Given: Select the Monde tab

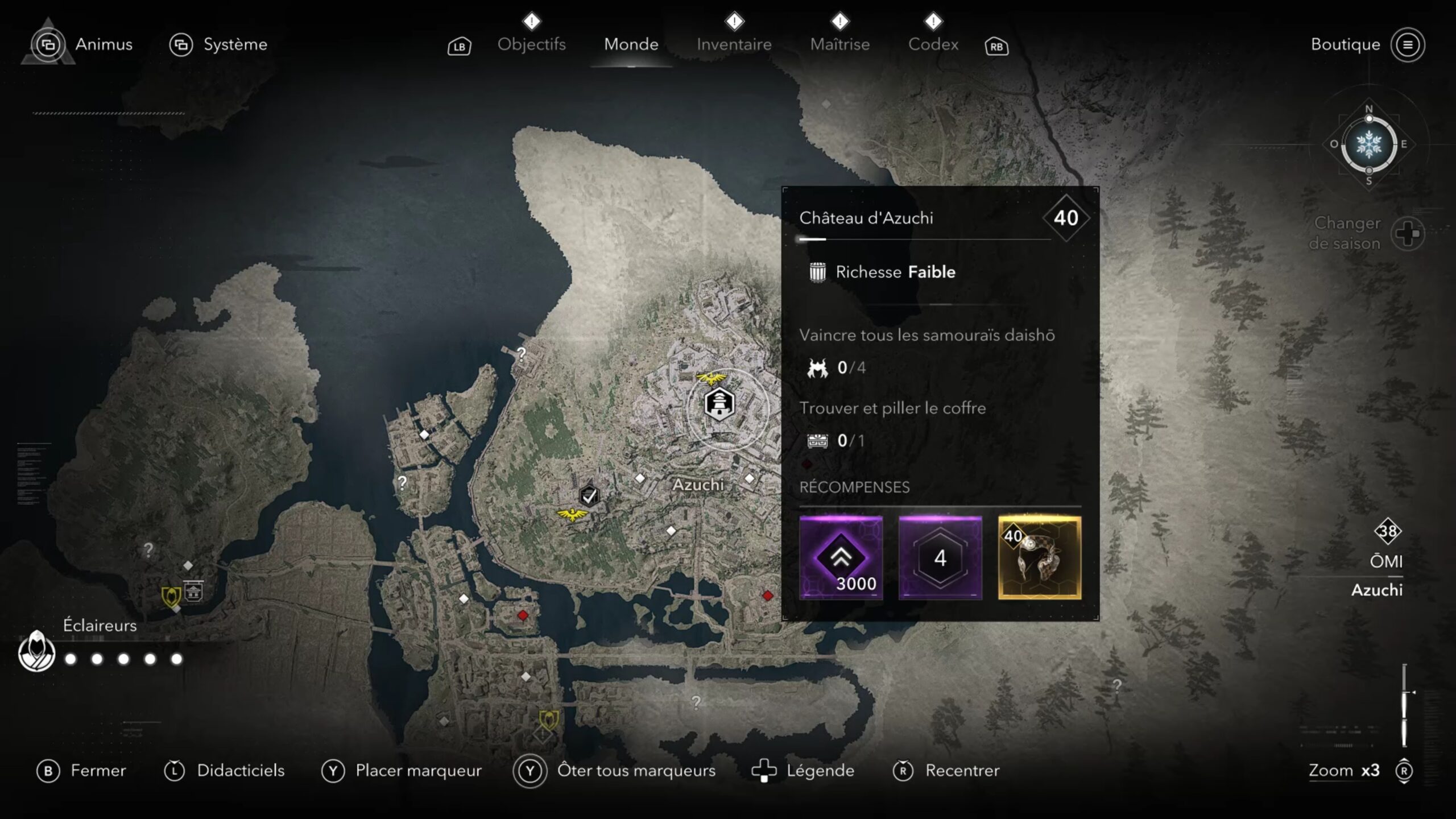Looking at the screenshot, I should pyautogui.click(x=631, y=44).
